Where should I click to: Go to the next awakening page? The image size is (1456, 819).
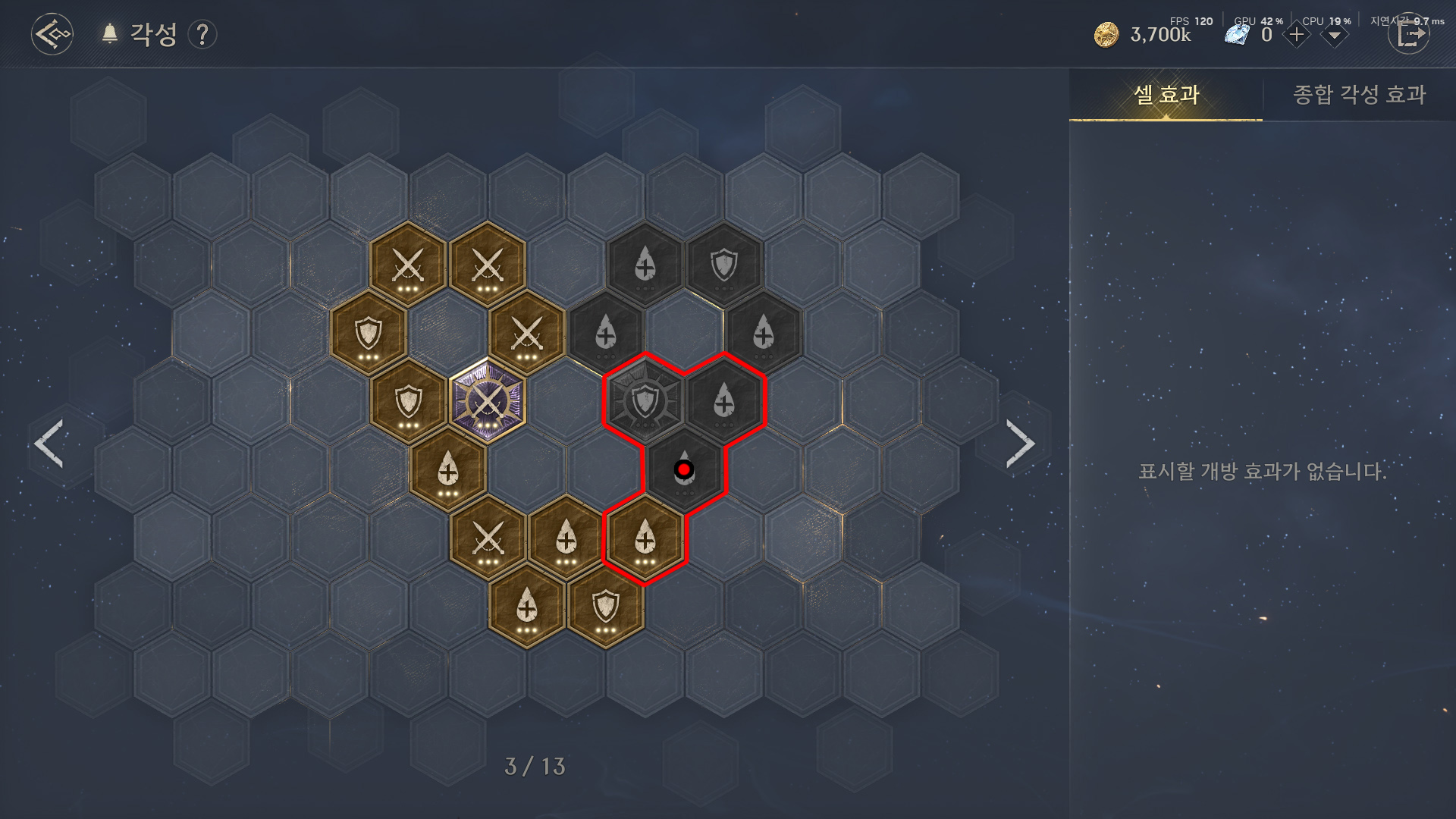click(x=1020, y=444)
